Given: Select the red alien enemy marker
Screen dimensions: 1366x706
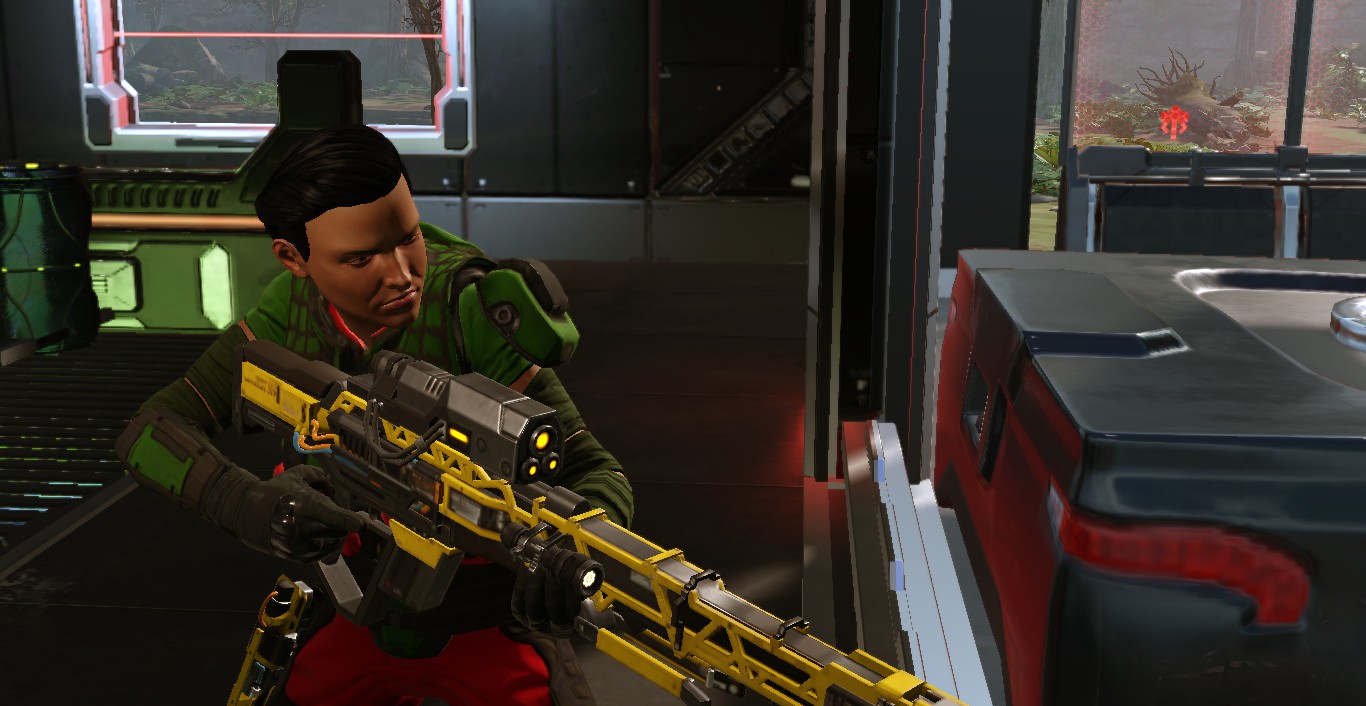Looking at the screenshot, I should click(1173, 122).
